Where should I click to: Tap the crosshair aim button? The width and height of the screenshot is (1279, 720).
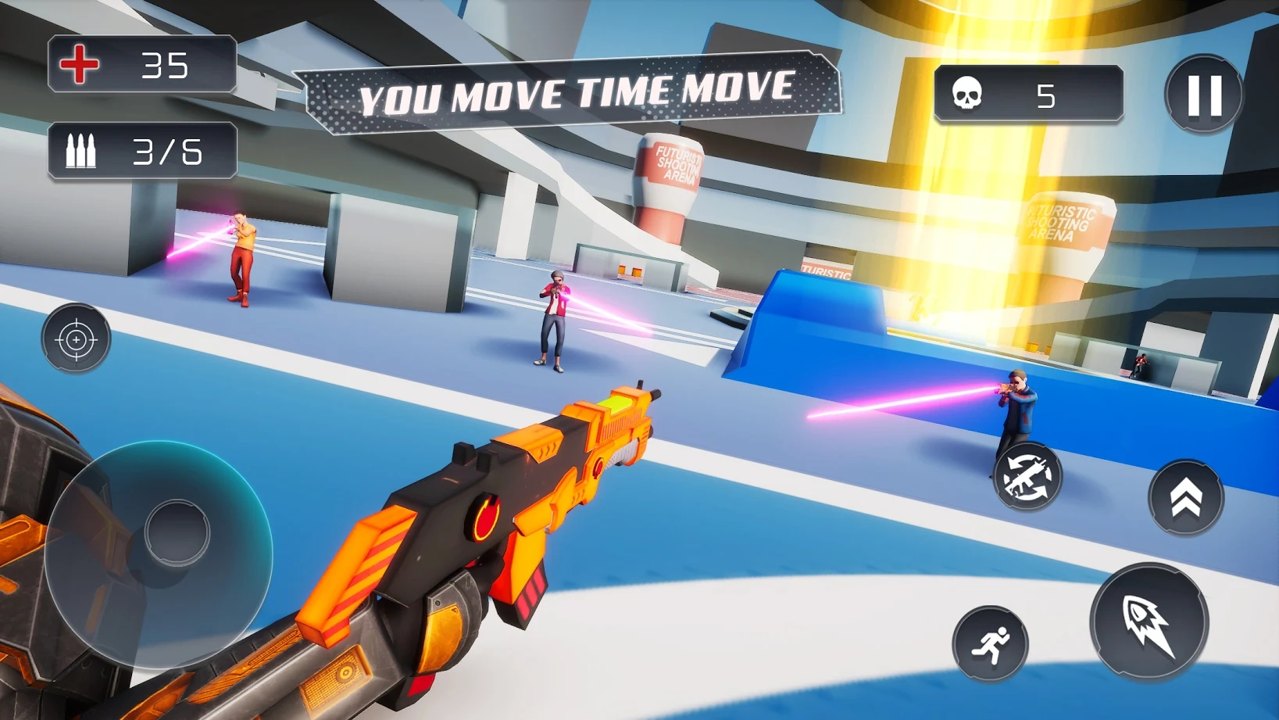point(76,339)
